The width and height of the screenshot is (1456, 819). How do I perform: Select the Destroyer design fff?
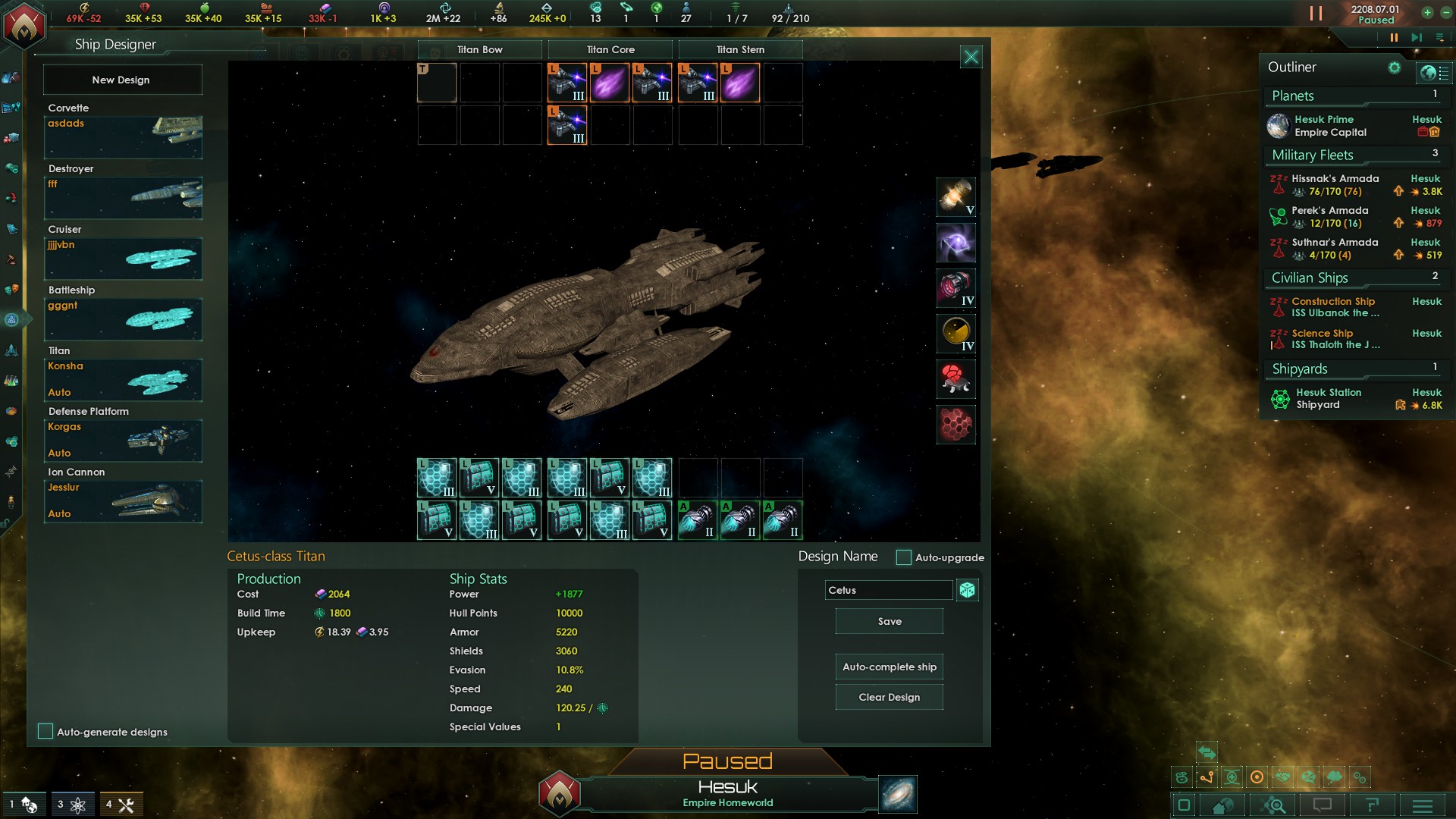coord(123,197)
